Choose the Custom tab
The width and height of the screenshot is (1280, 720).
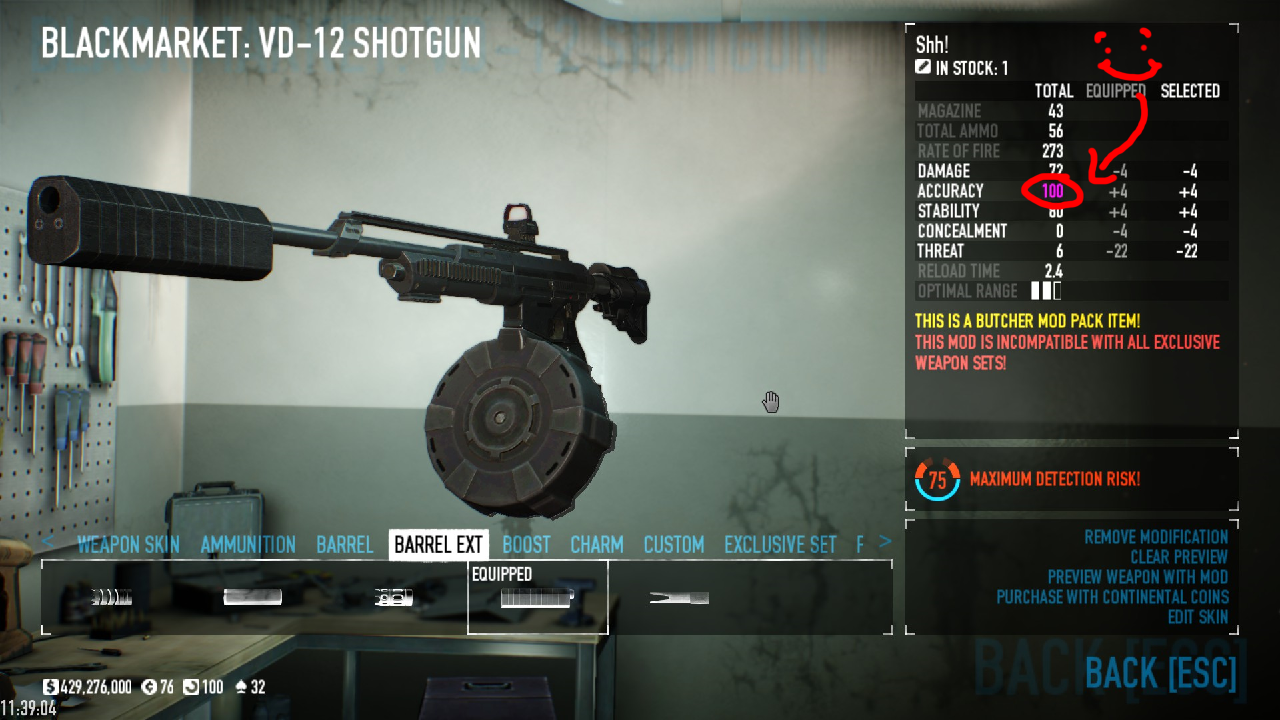(673, 545)
